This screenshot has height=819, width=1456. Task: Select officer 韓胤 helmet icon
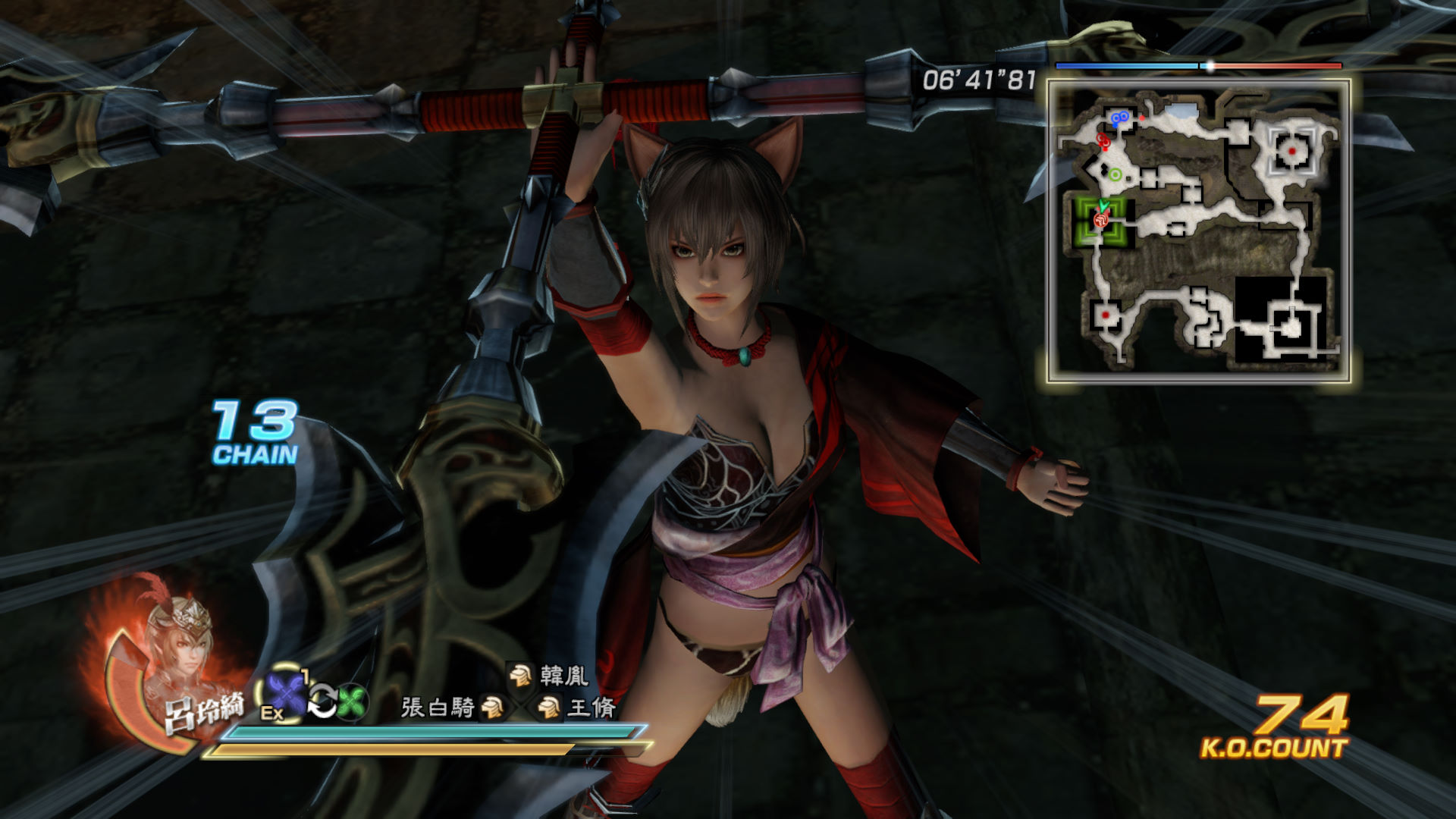pos(520,674)
